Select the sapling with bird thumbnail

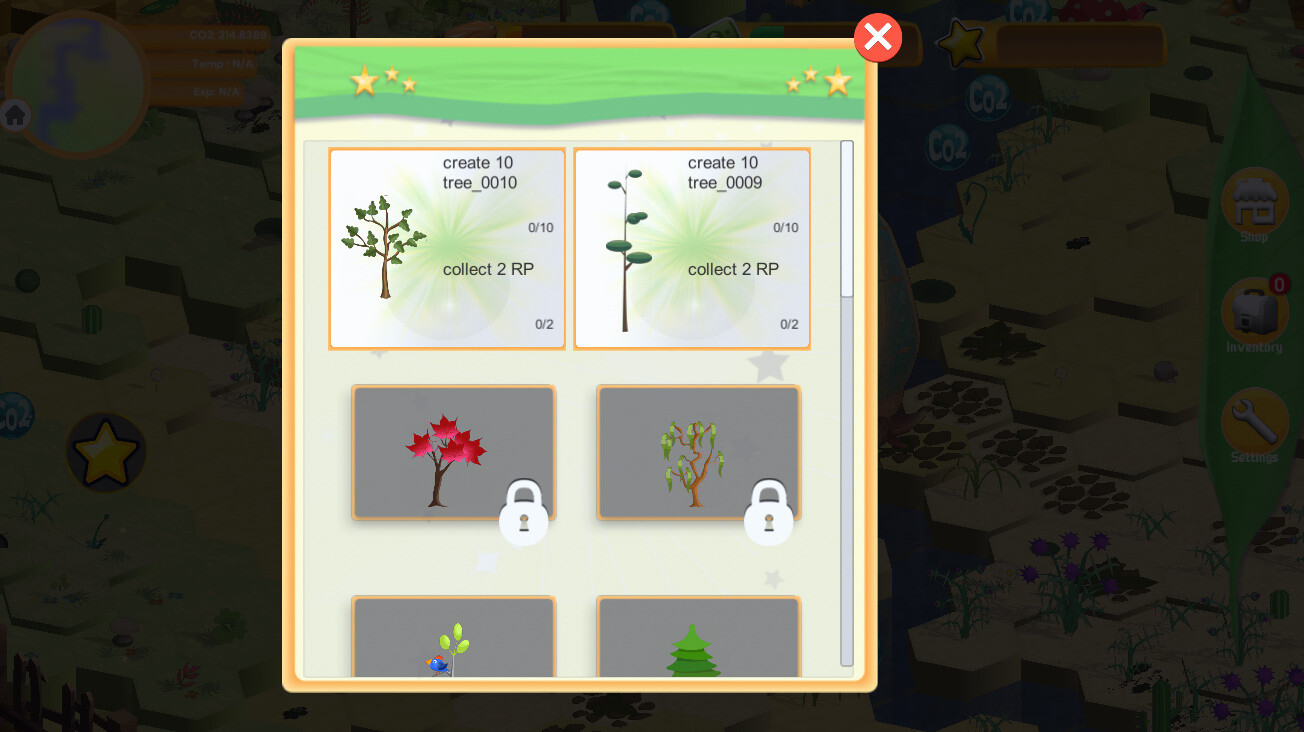tap(453, 650)
